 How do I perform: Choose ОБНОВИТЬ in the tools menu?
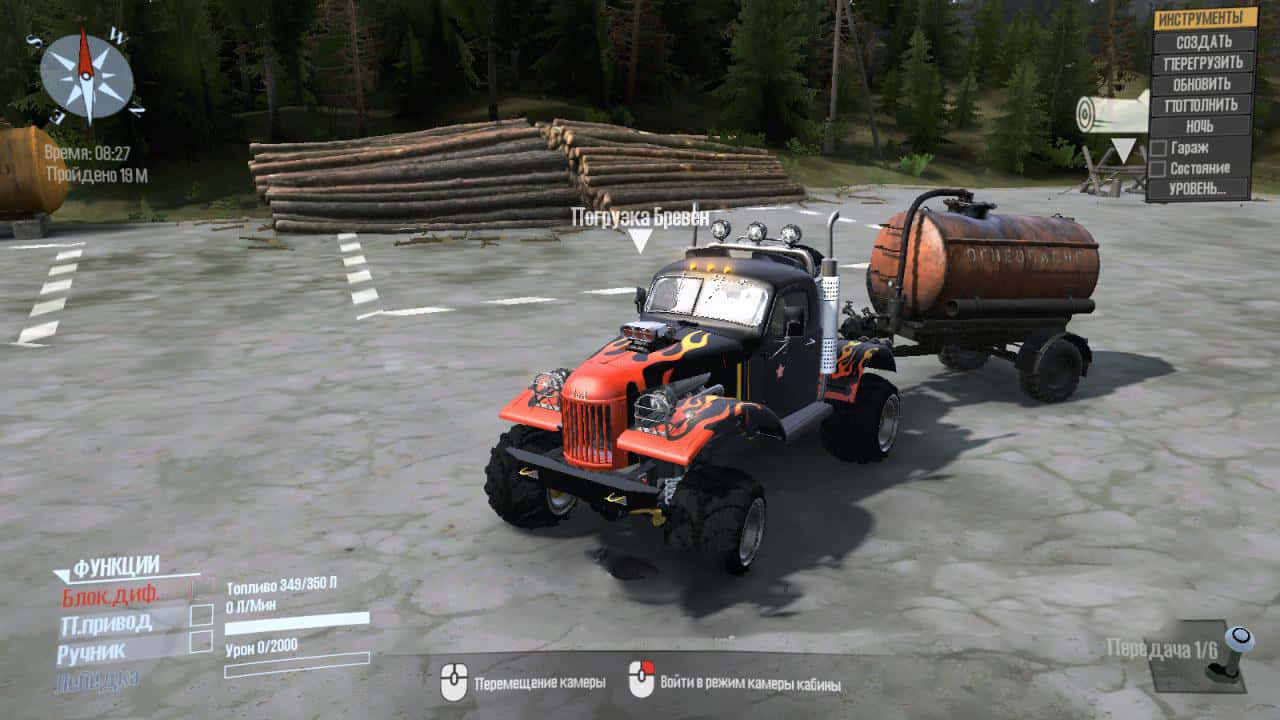[x=1204, y=83]
